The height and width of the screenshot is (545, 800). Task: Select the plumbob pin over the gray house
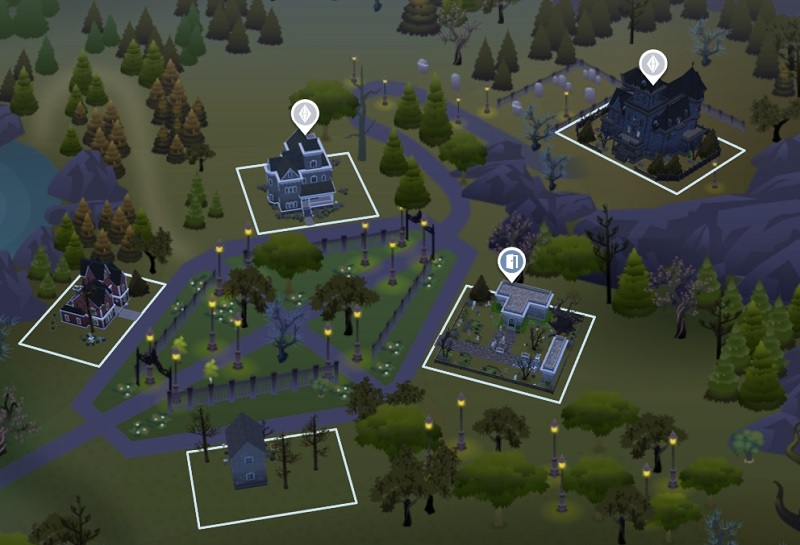(304, 114)
